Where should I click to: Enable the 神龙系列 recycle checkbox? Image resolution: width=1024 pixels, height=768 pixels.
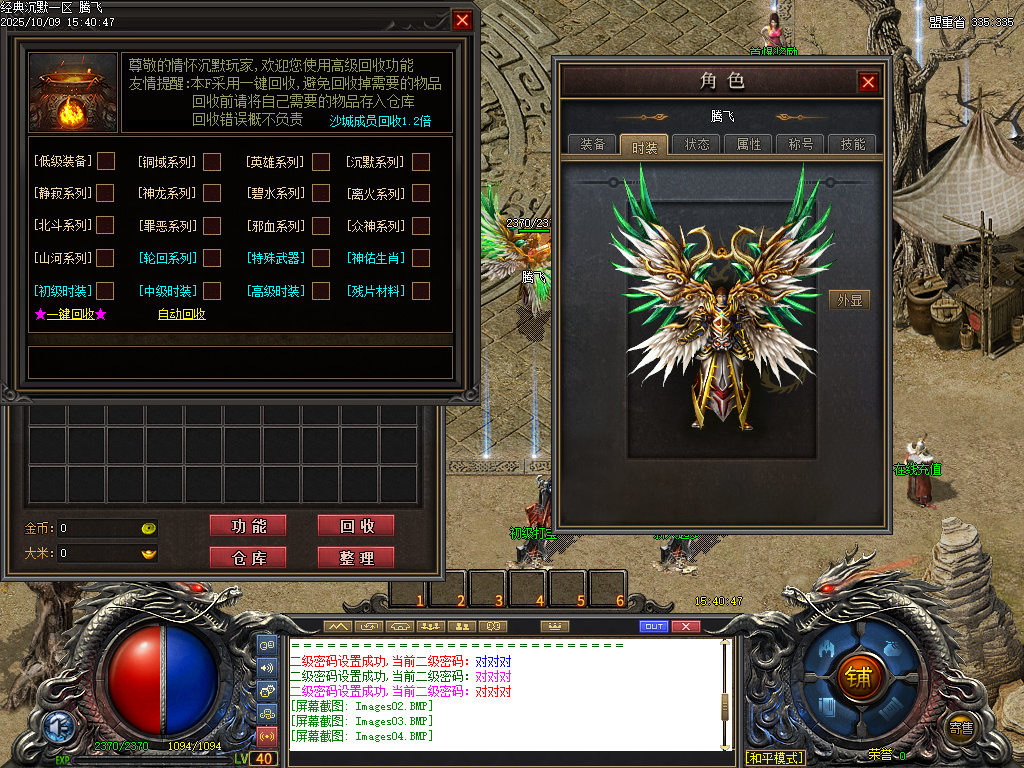212,193
